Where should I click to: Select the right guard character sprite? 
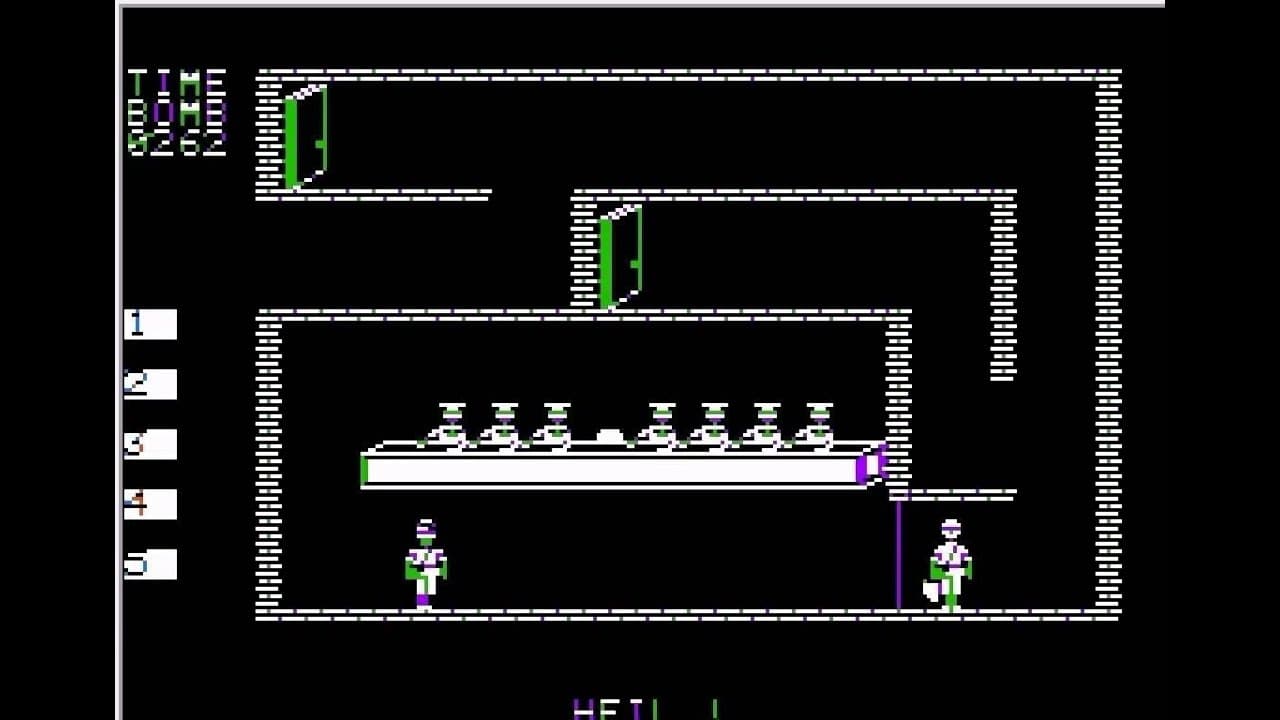pyautogui.click(x=948, y=560)
